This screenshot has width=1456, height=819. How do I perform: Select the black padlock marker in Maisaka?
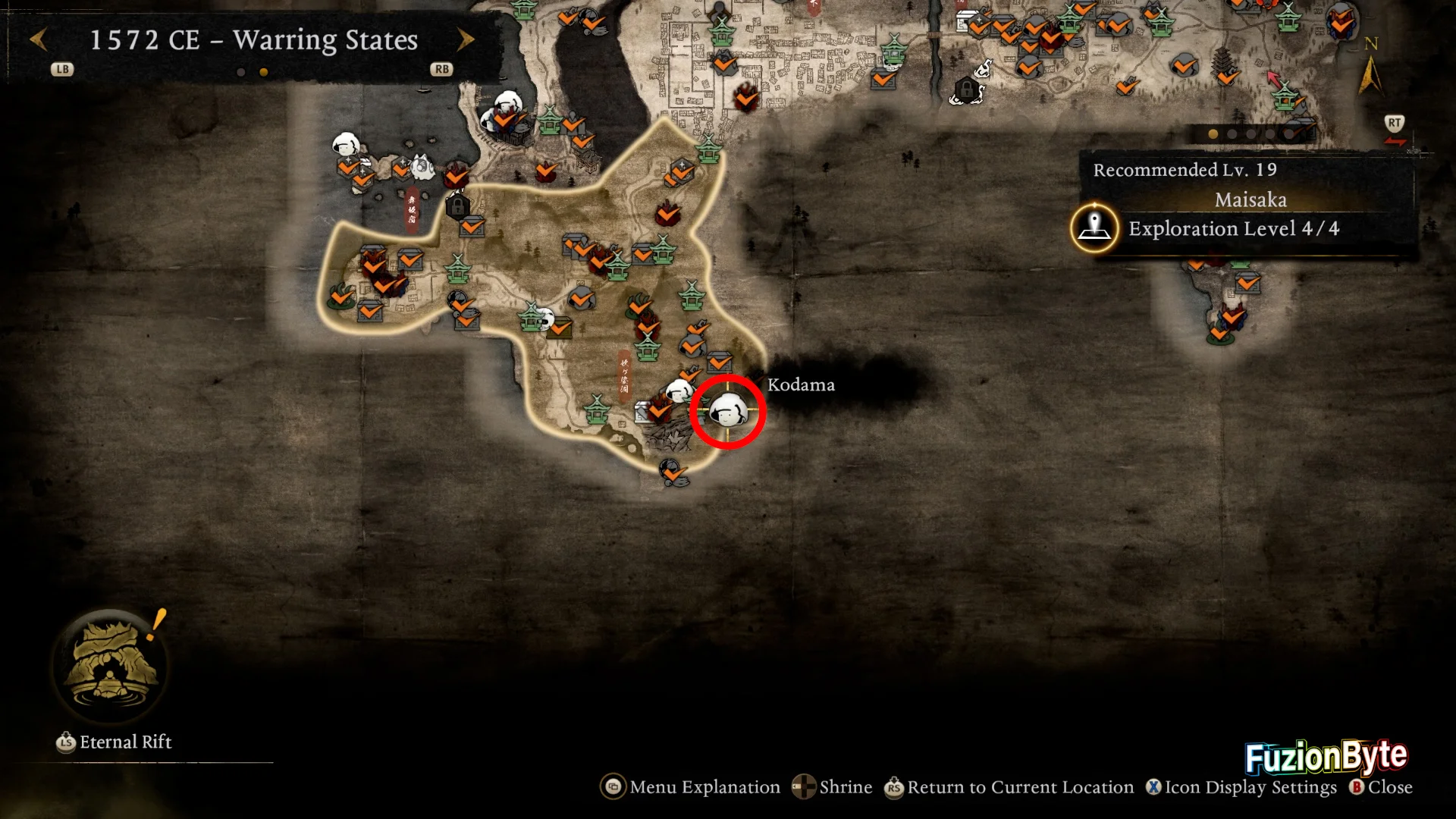tap(457, 206)
